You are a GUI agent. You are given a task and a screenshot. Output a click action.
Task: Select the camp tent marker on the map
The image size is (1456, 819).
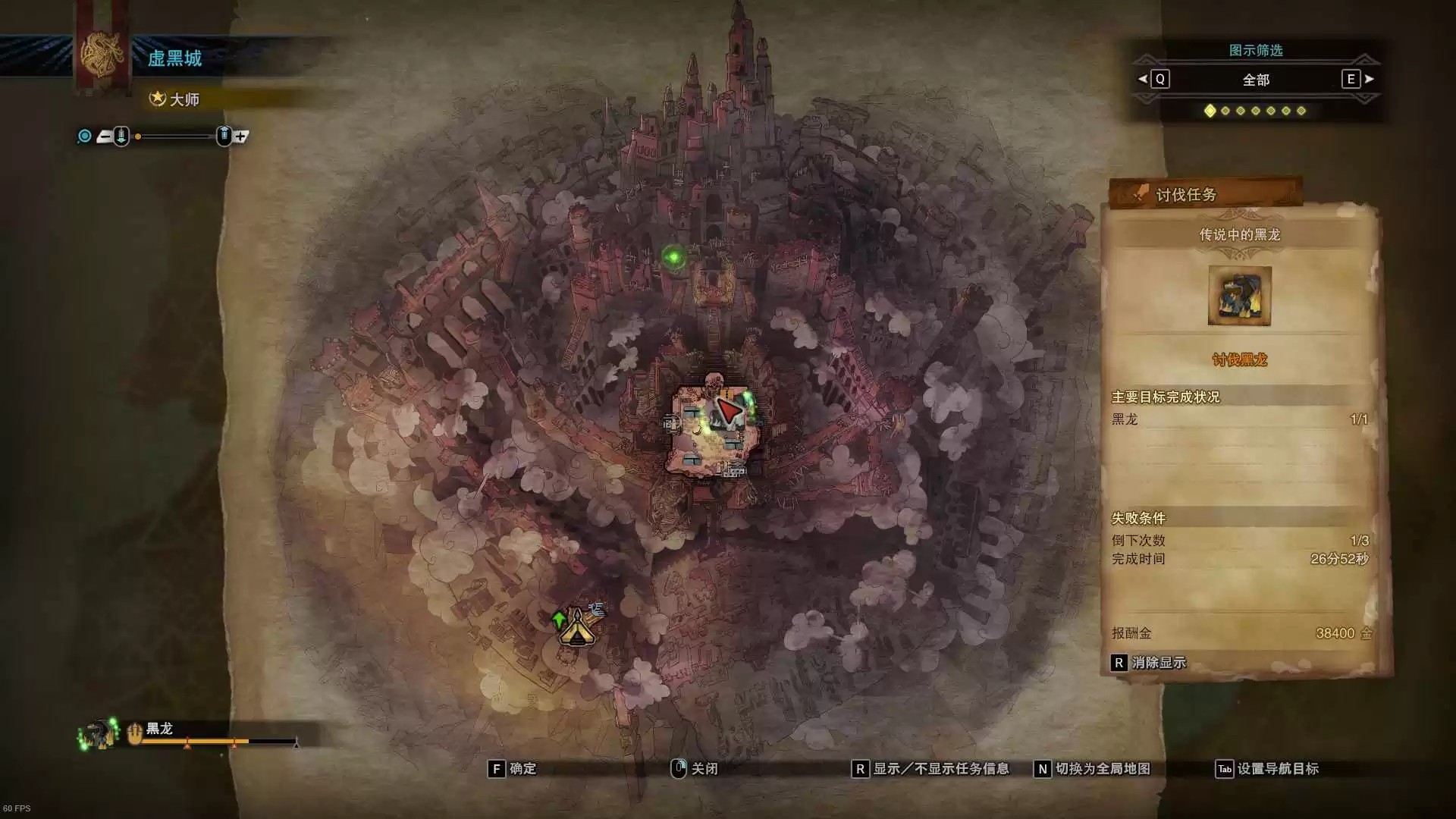(x=577, y=629)
